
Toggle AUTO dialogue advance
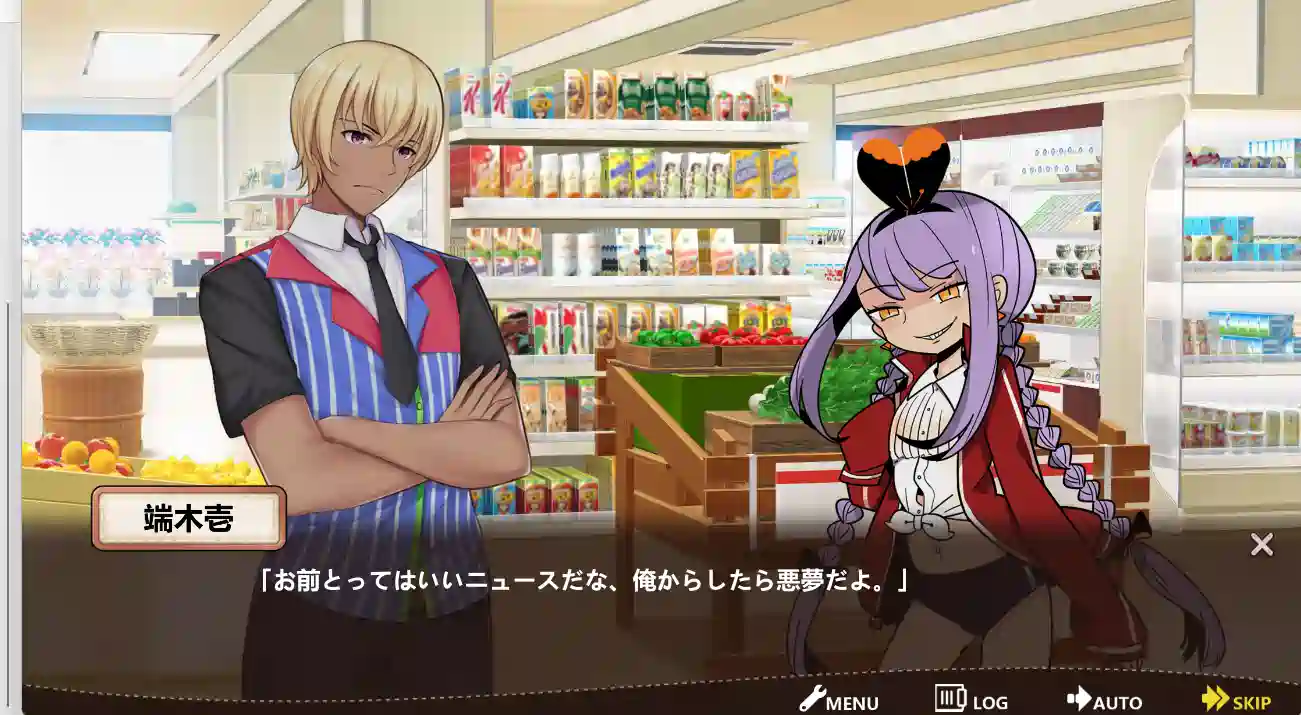point(1104,701)
